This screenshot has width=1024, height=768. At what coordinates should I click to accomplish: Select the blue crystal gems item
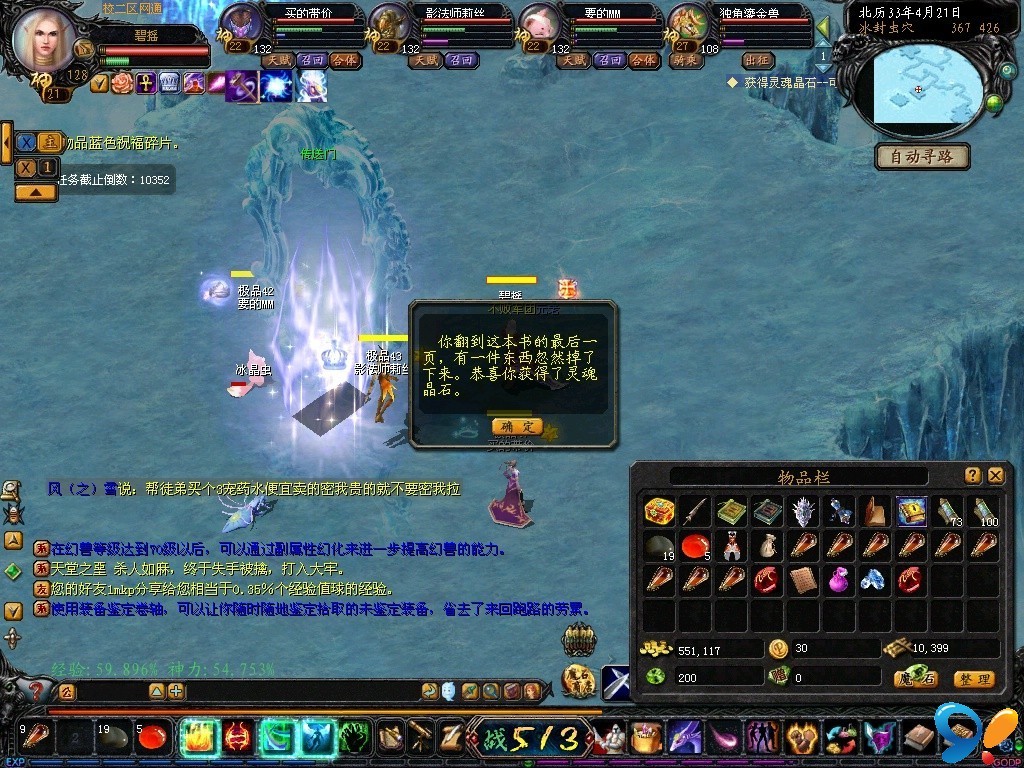pyautogui.click(x=874, y=579)
